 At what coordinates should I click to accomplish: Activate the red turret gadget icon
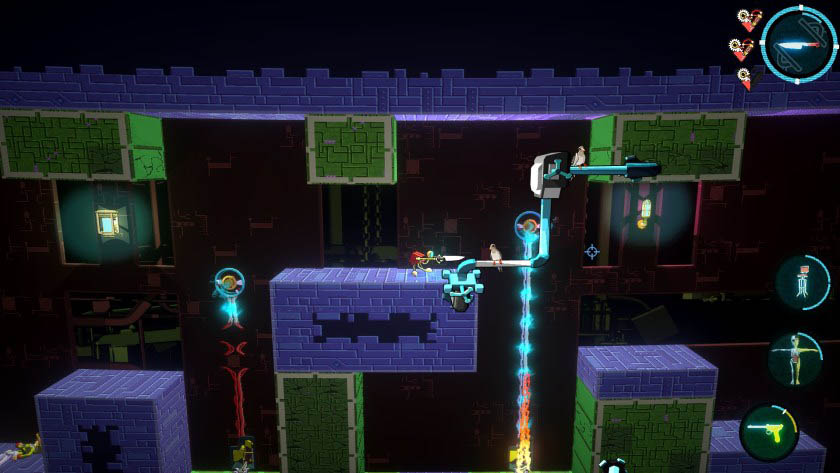coord(803,282)
